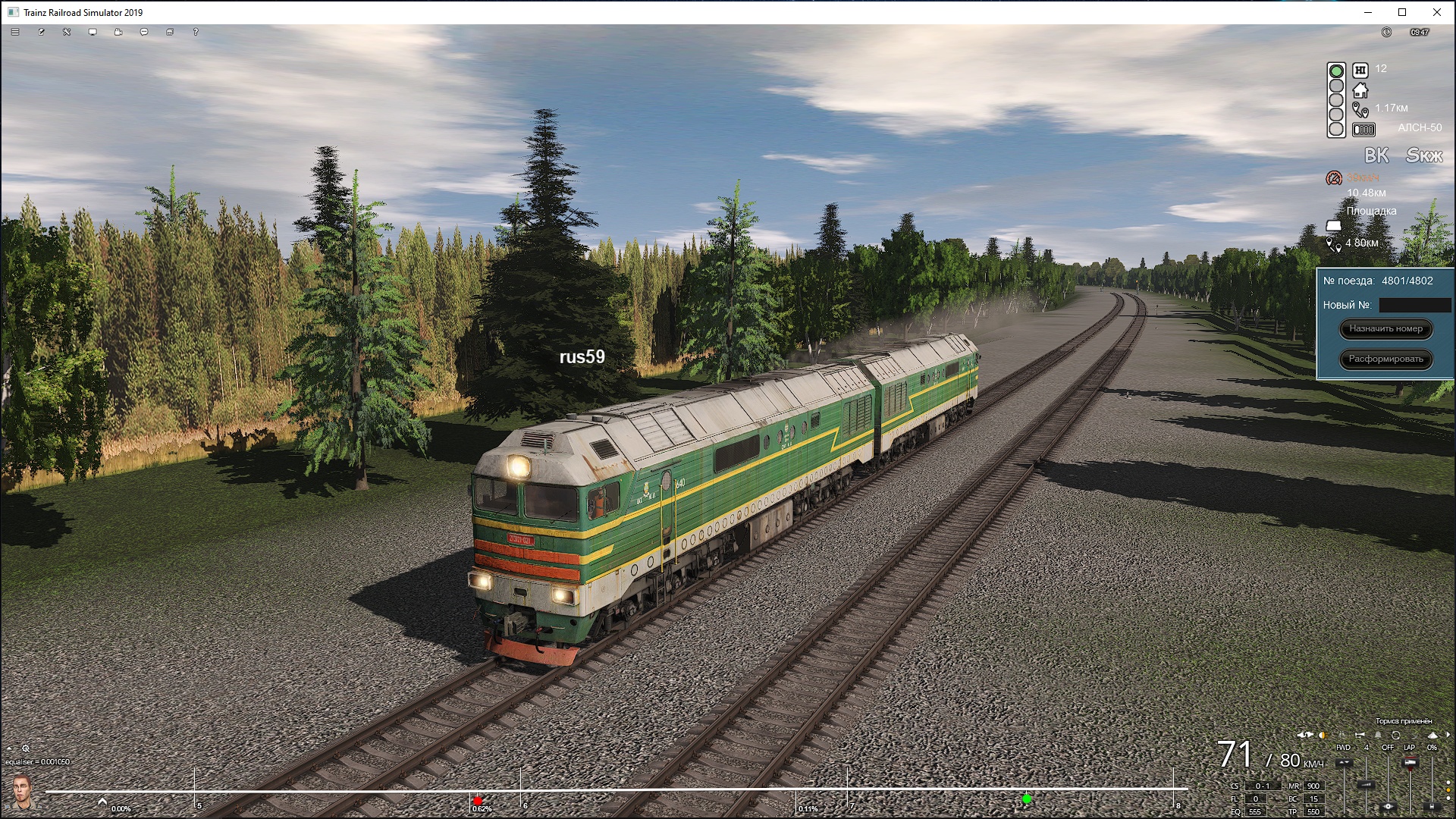Click the Расформировать button
Screen dimensions: 1456x819
point(1385,359)
